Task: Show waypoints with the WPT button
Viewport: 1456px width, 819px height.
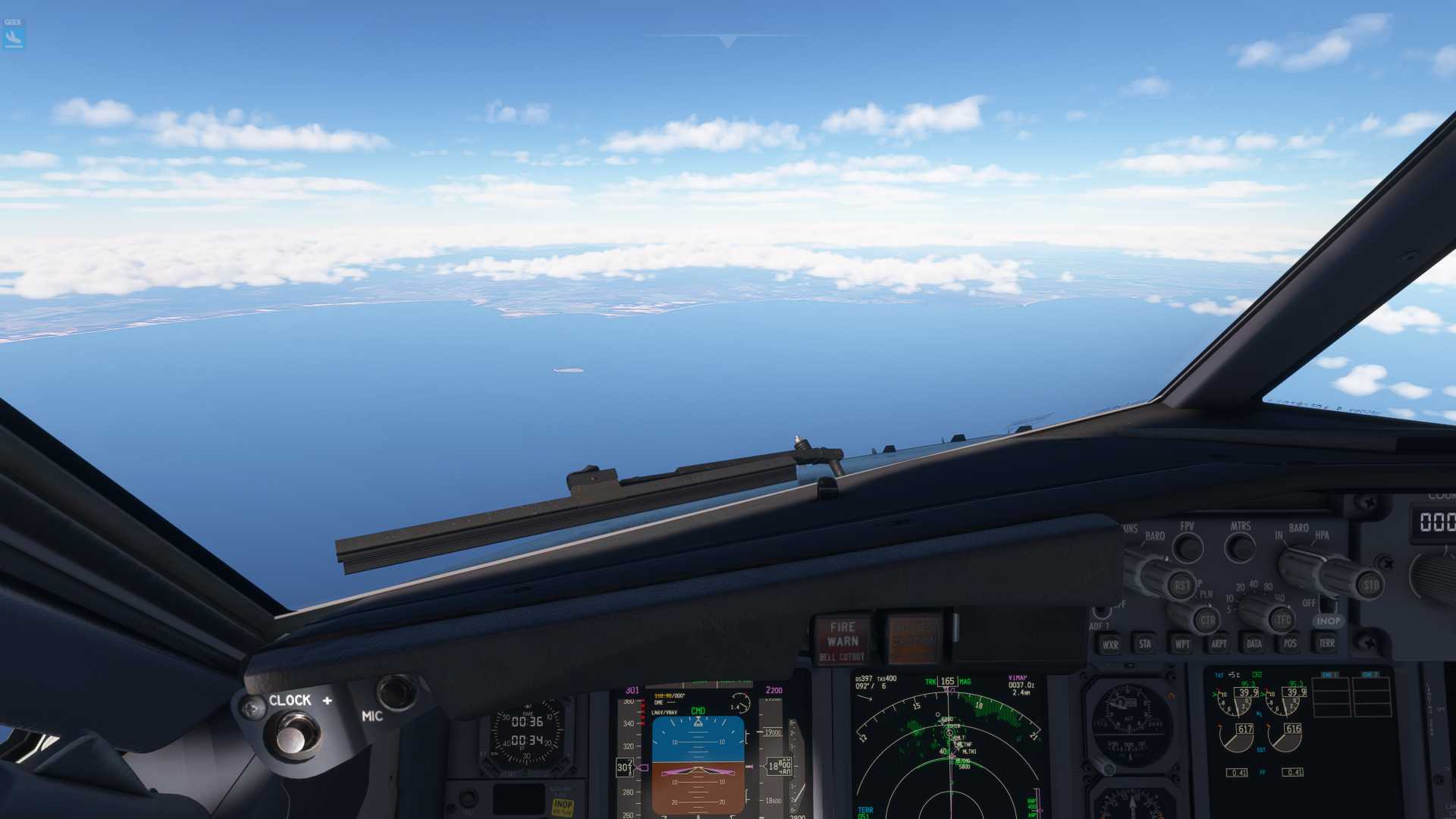Action: click(x=1181, y=644)
